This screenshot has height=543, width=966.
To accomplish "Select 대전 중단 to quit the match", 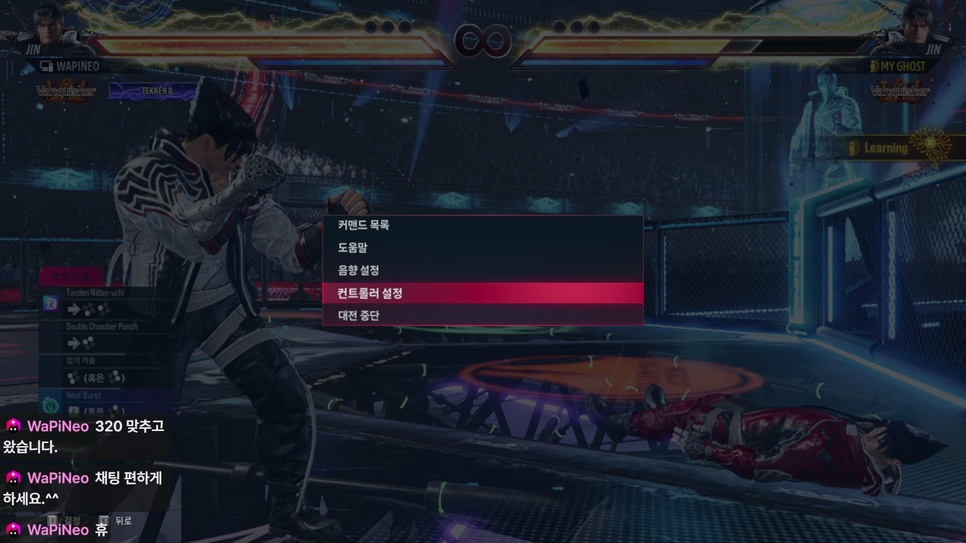I will [358, 316].
